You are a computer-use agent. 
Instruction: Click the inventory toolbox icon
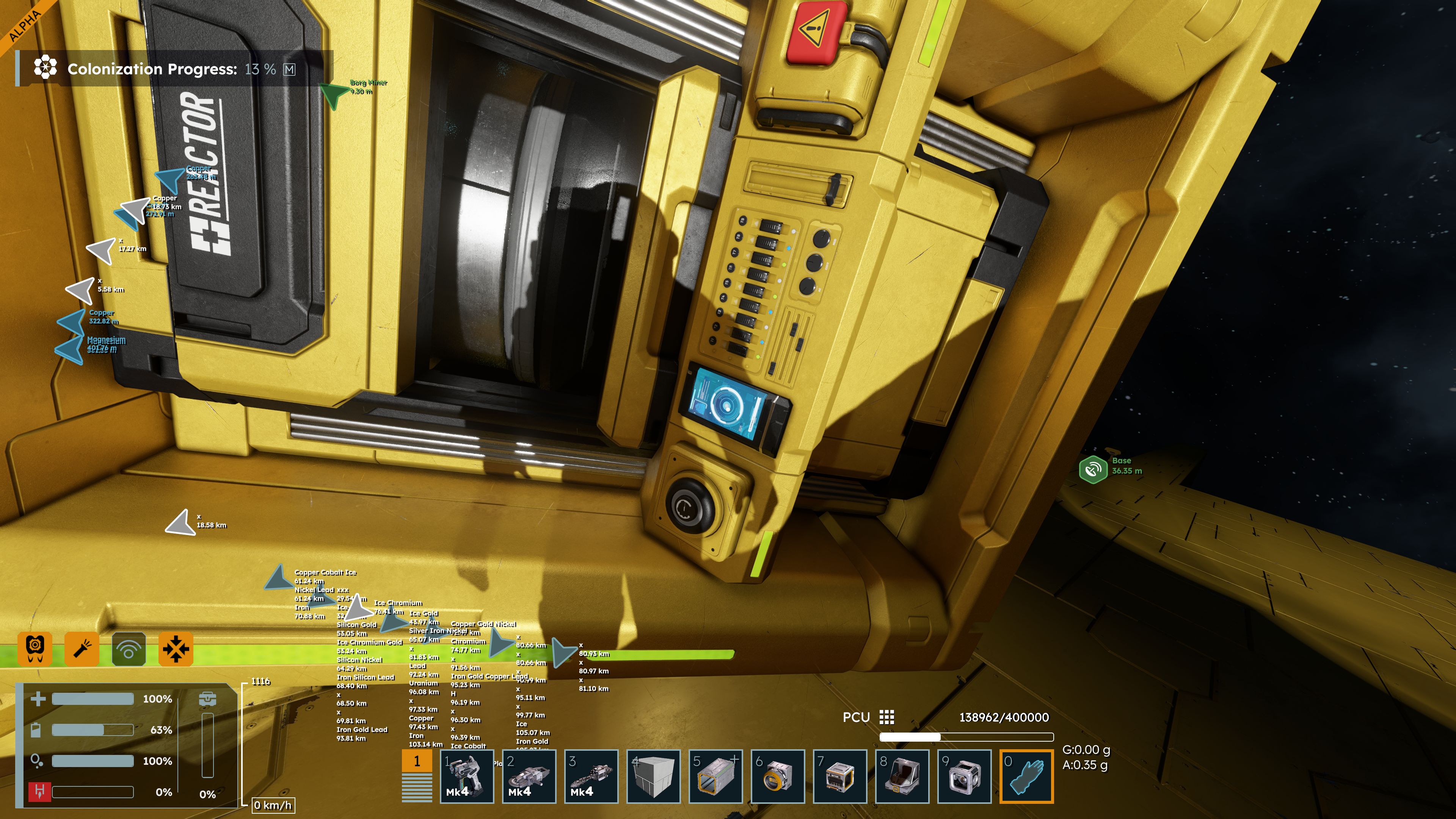207,698
